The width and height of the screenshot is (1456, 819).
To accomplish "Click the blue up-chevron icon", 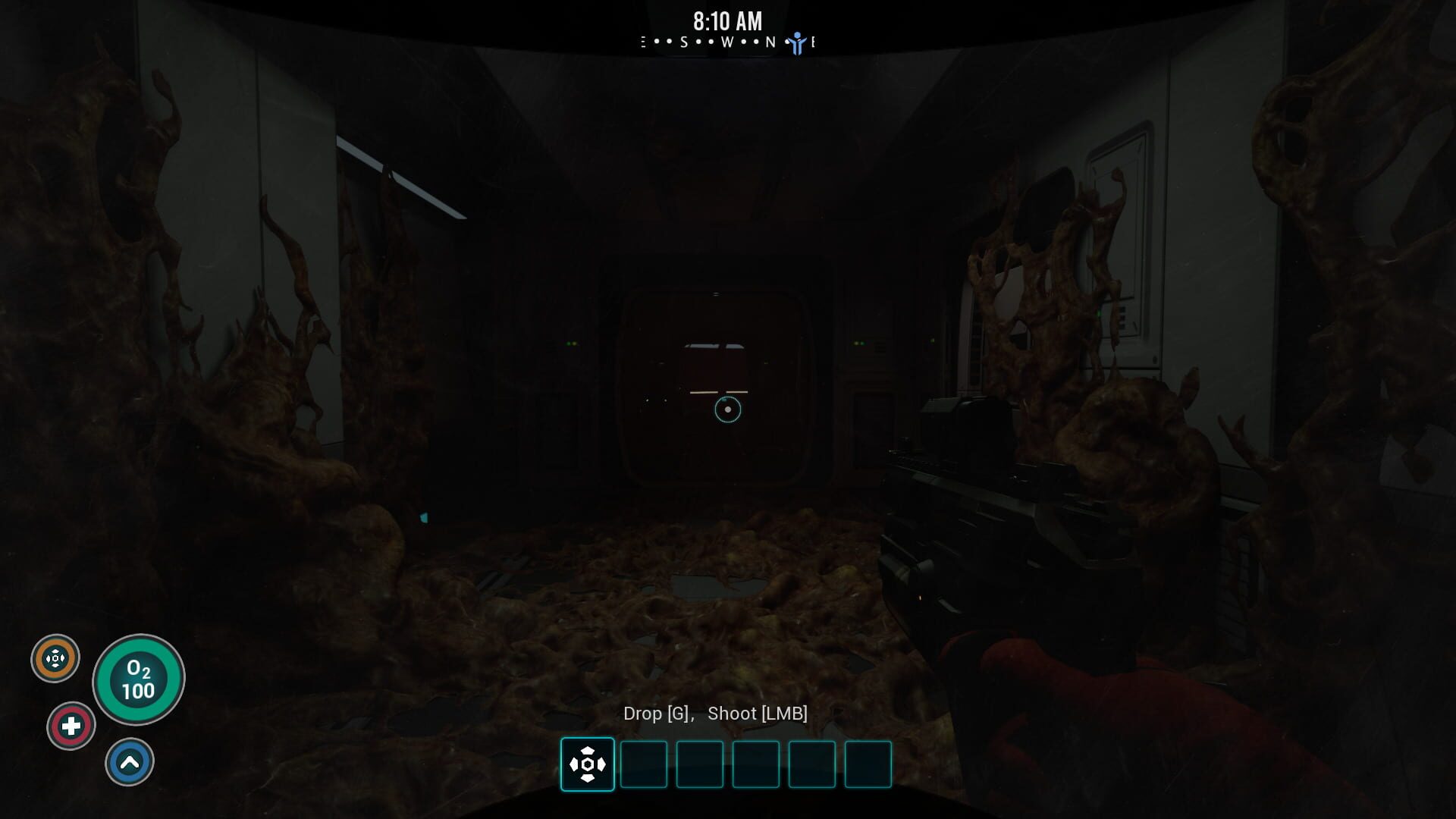I will pyautogui.click(x=130, y=762).
